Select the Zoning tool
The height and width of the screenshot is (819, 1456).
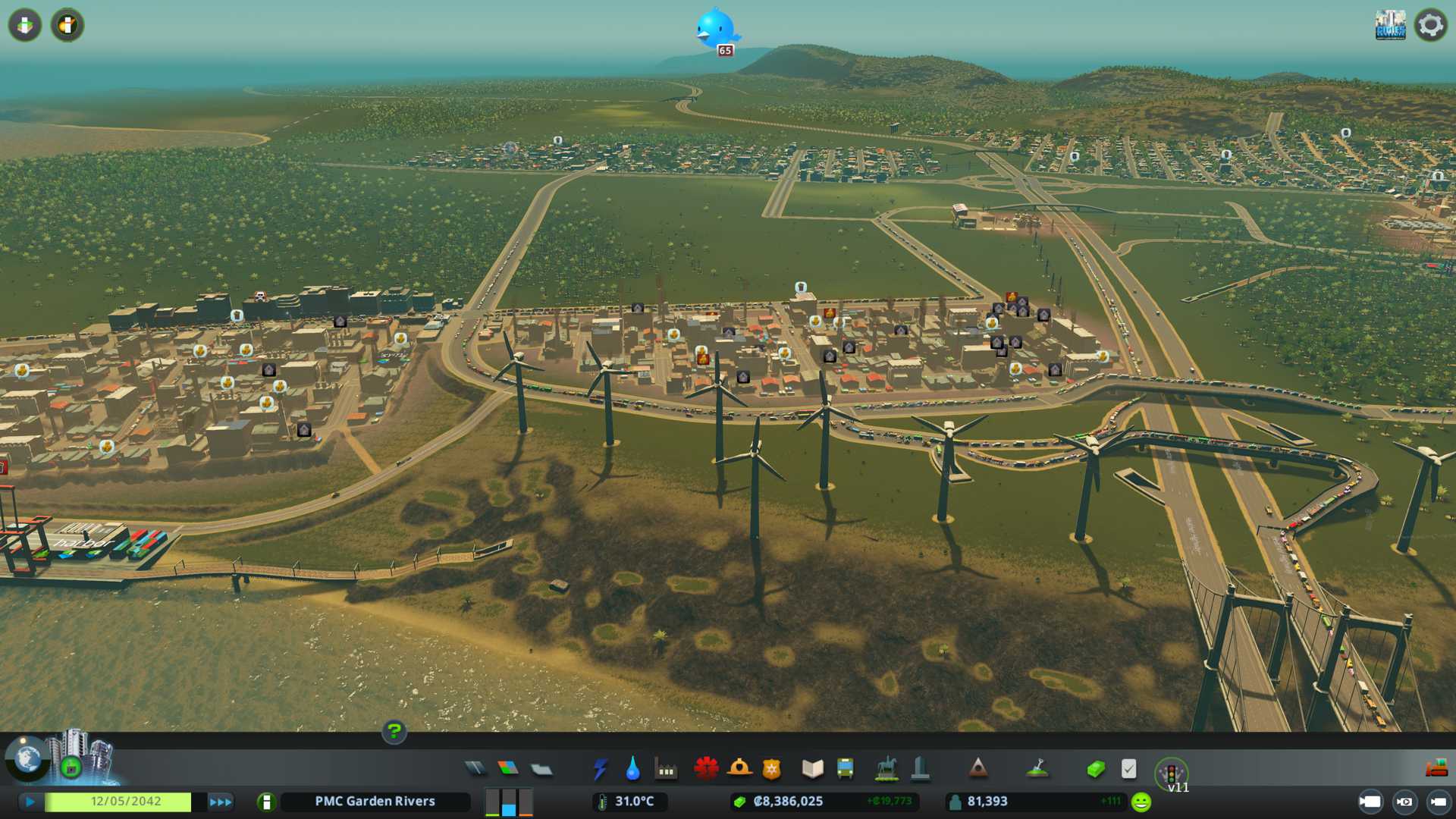click(508, 769)
